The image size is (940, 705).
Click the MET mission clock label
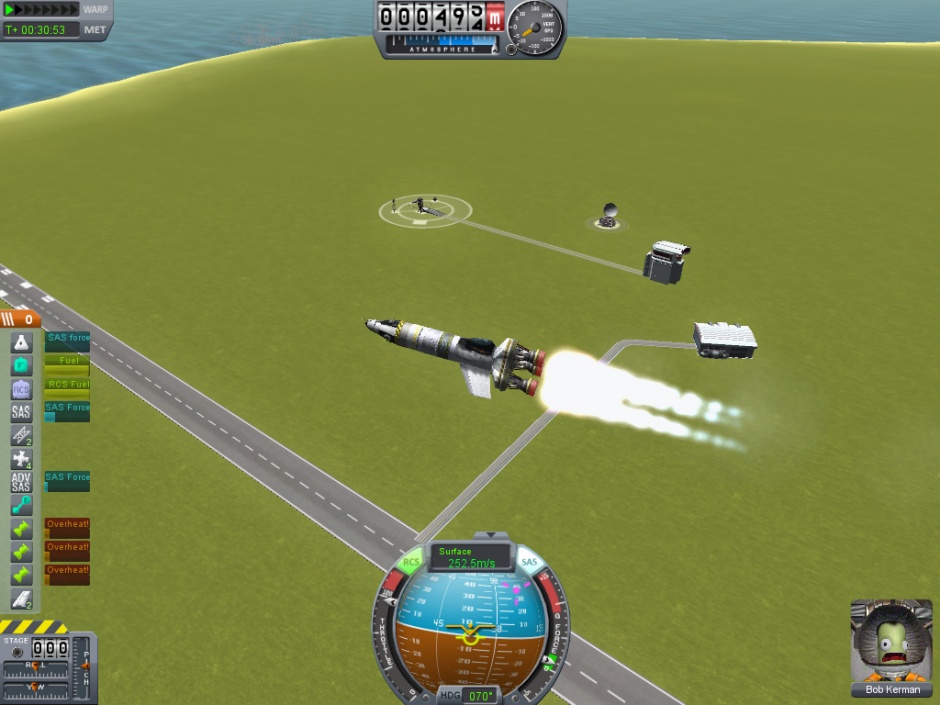[95, 30]
